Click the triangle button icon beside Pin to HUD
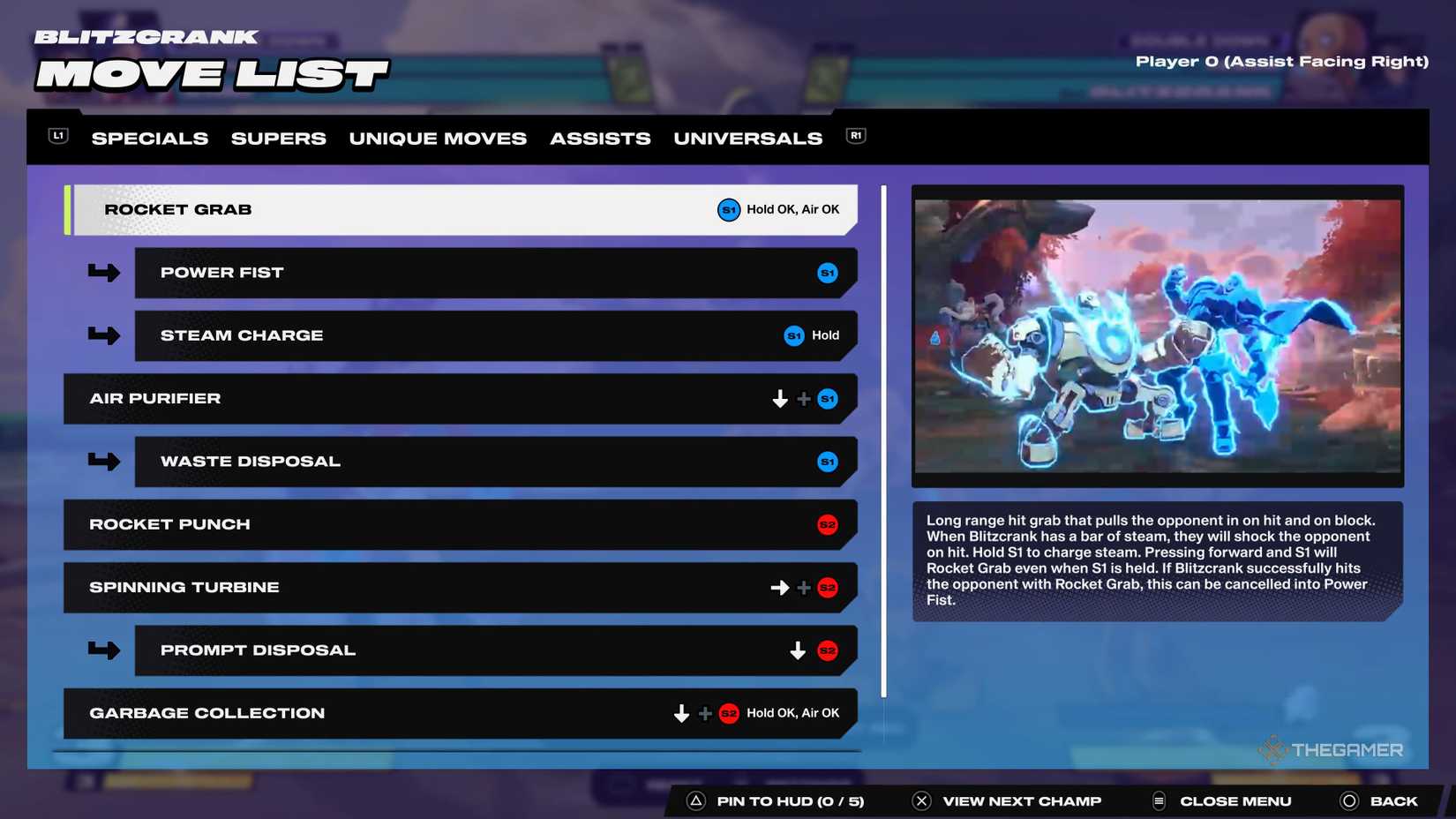1456x819 pixels. pyautogui.click(x=697, y=800)
